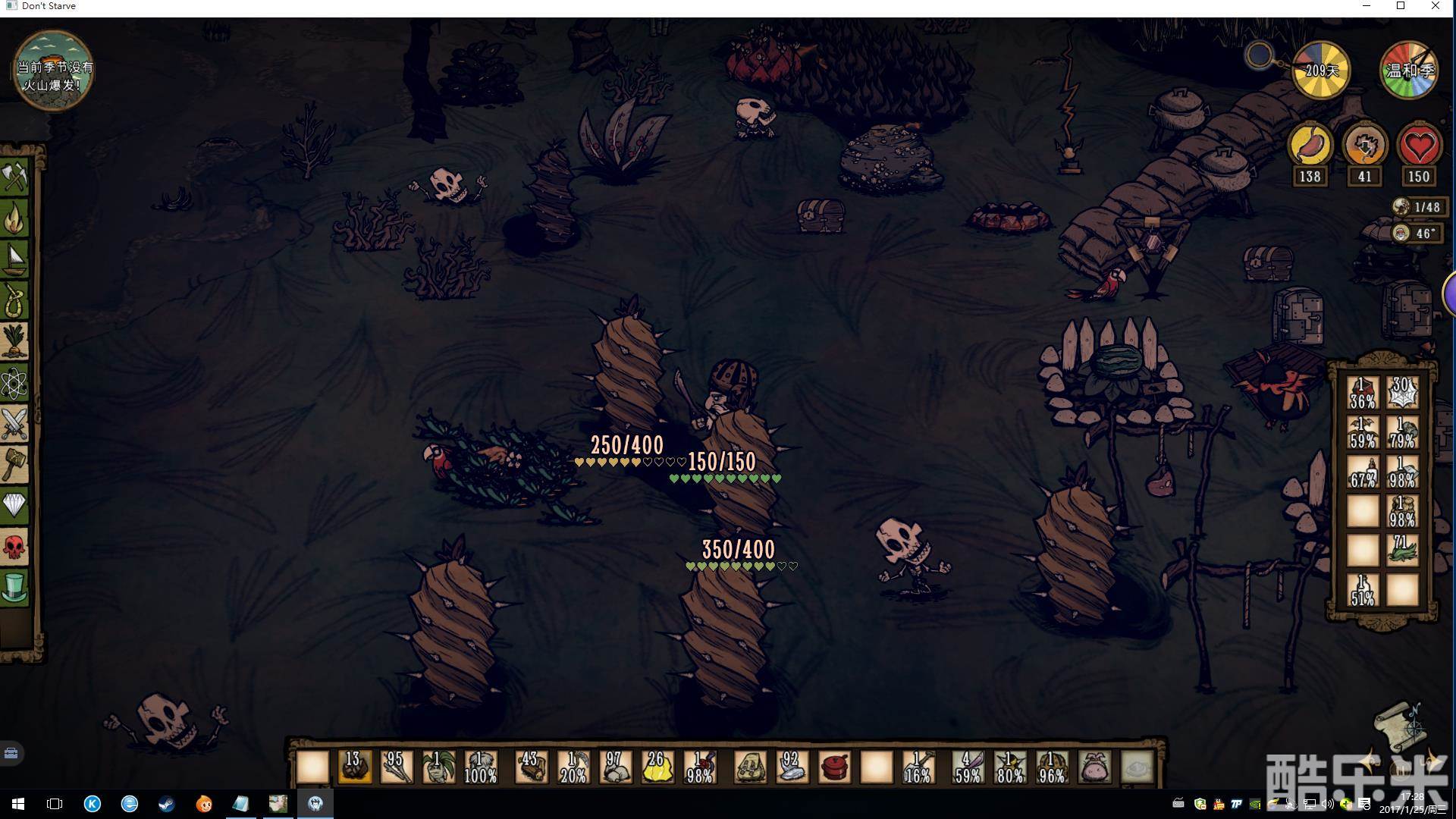Choose the red crock pot item slot

pyautogui.click(x=834, y=767)
